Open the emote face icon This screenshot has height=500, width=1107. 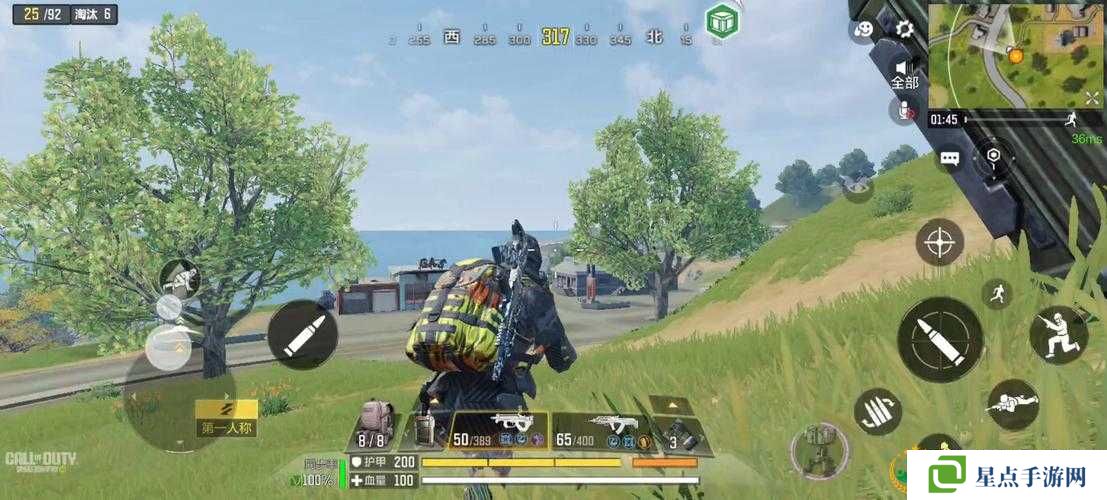click(863, 29)
